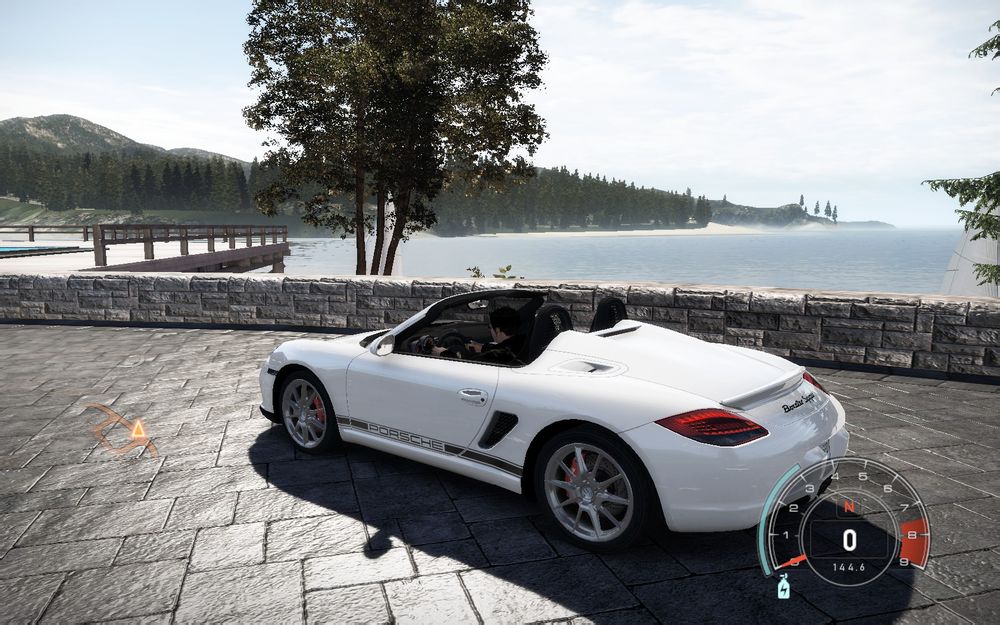This screenshot has width=1000, height=625.
Task: Select the player arrow marker on the minimap
Action: coord(138,429)
